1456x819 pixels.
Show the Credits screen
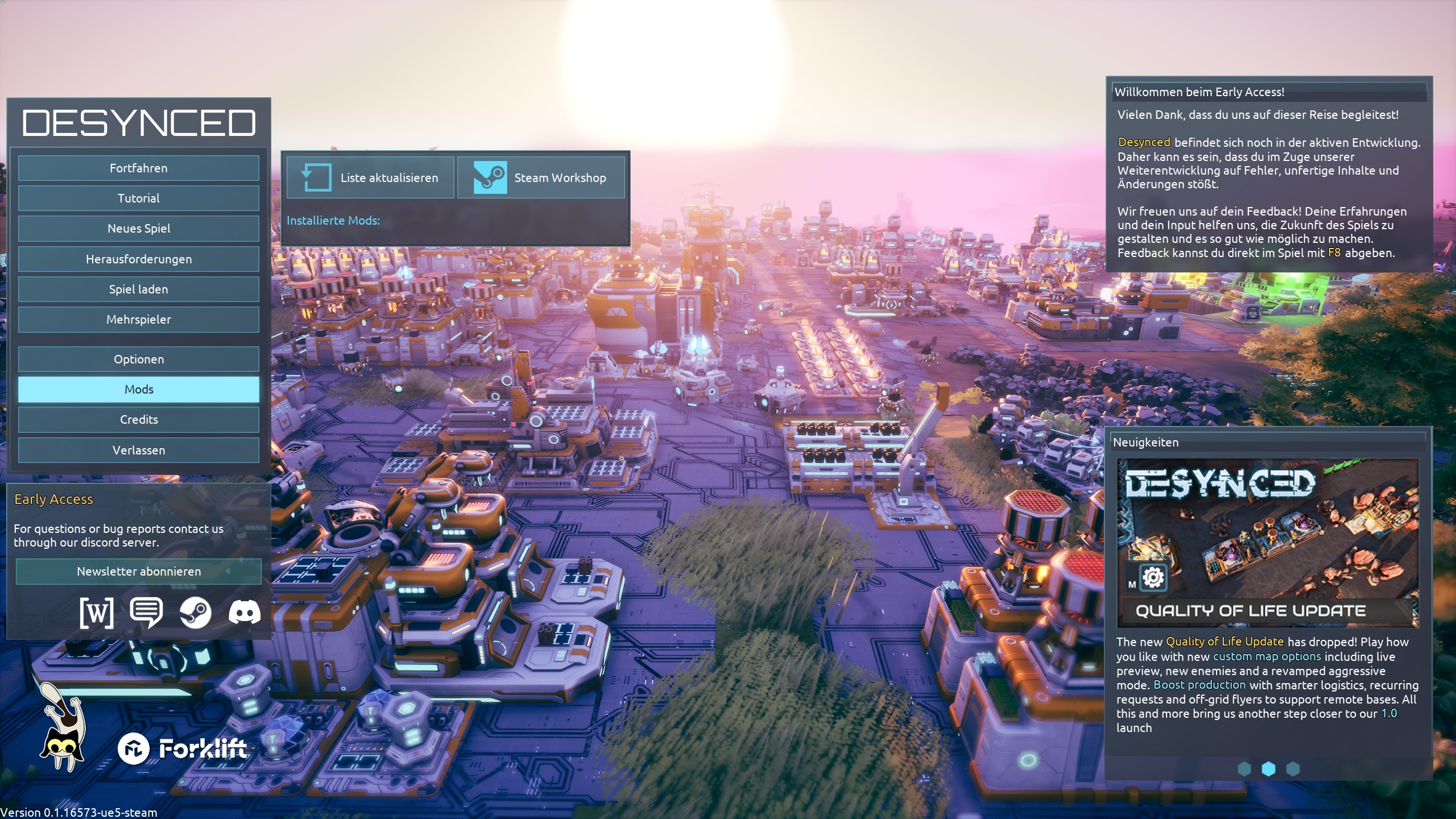click(138, 420)
